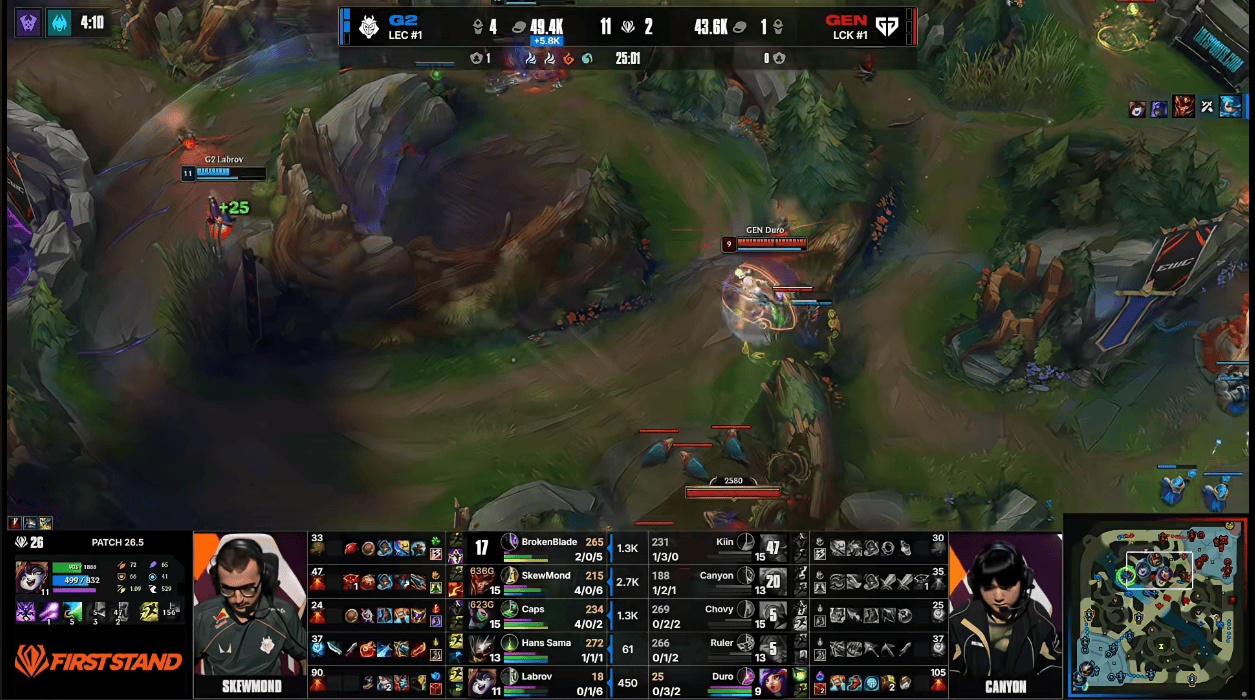The height and width of the screenshot is (700, 1255).
Task: Click the crossed swords kill-feed icon
Action: pyautogui.click(x=1207, y=106)
